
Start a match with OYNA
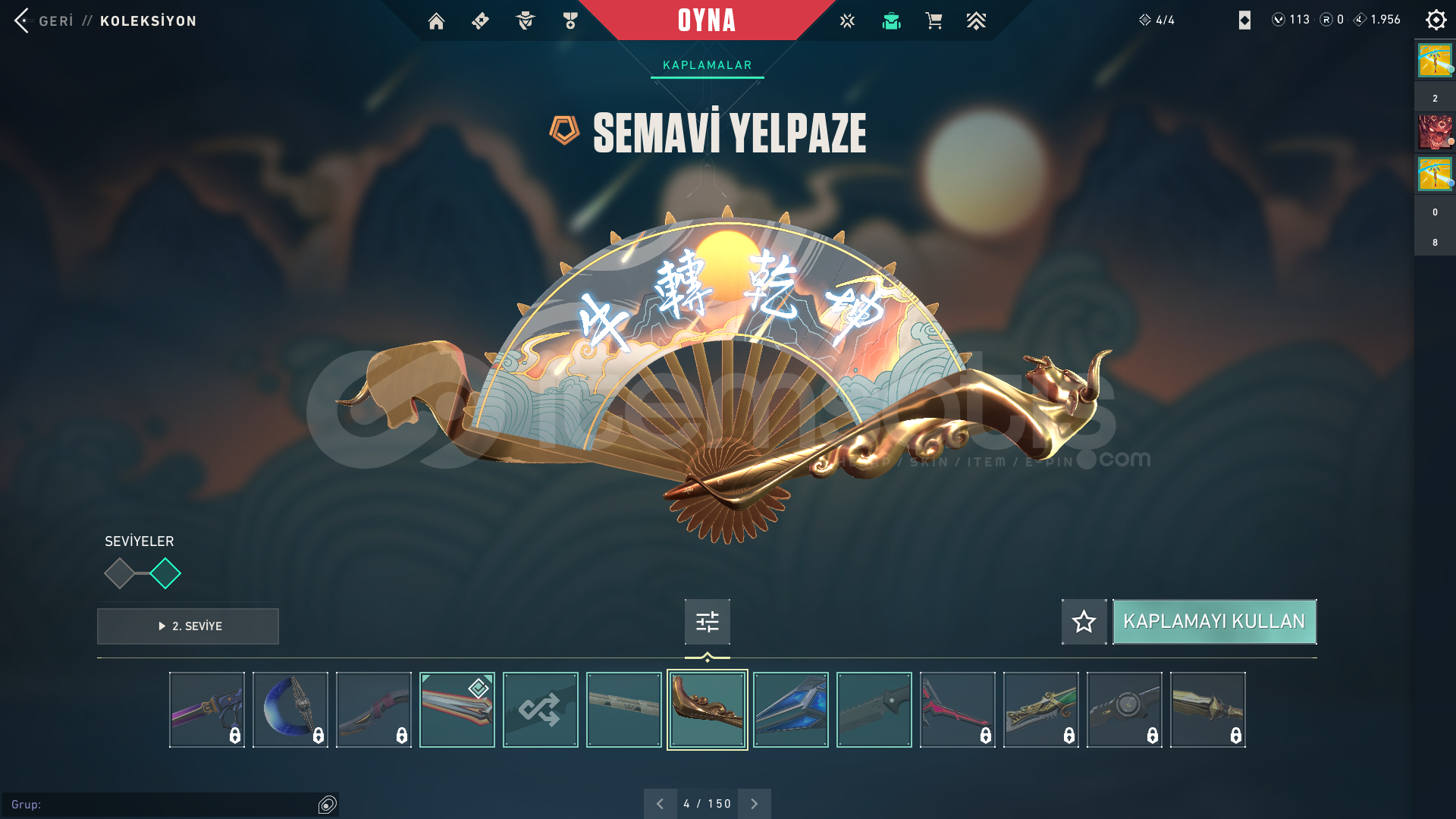coord(707,20)
